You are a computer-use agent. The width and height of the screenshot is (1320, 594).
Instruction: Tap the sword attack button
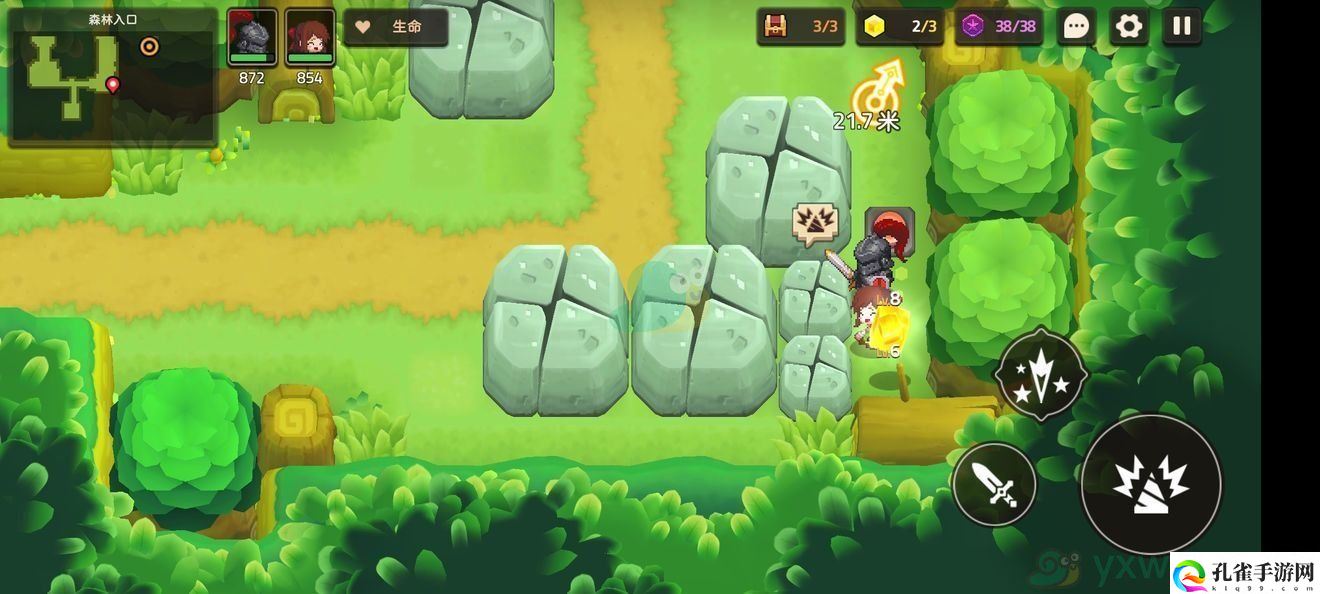click(994, 485)
